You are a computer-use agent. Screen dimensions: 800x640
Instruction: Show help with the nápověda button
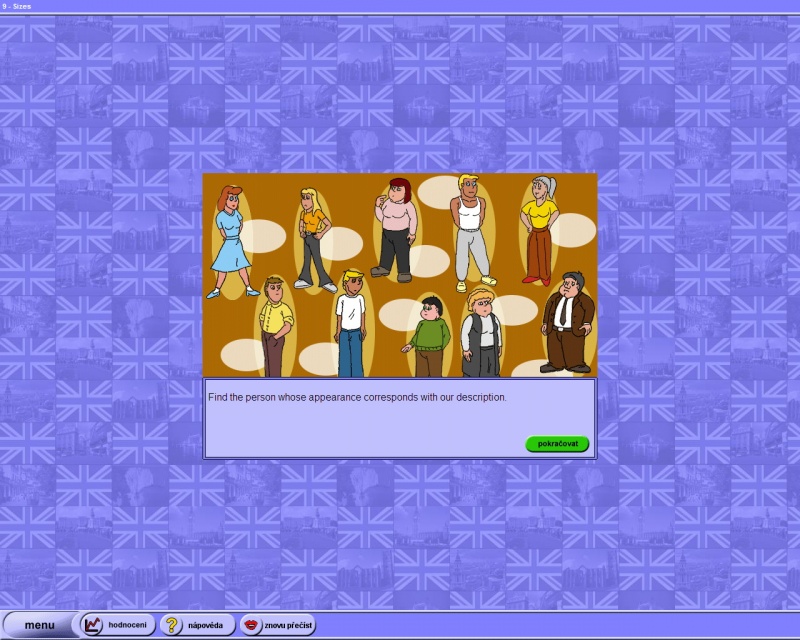(x=197, y=625)
